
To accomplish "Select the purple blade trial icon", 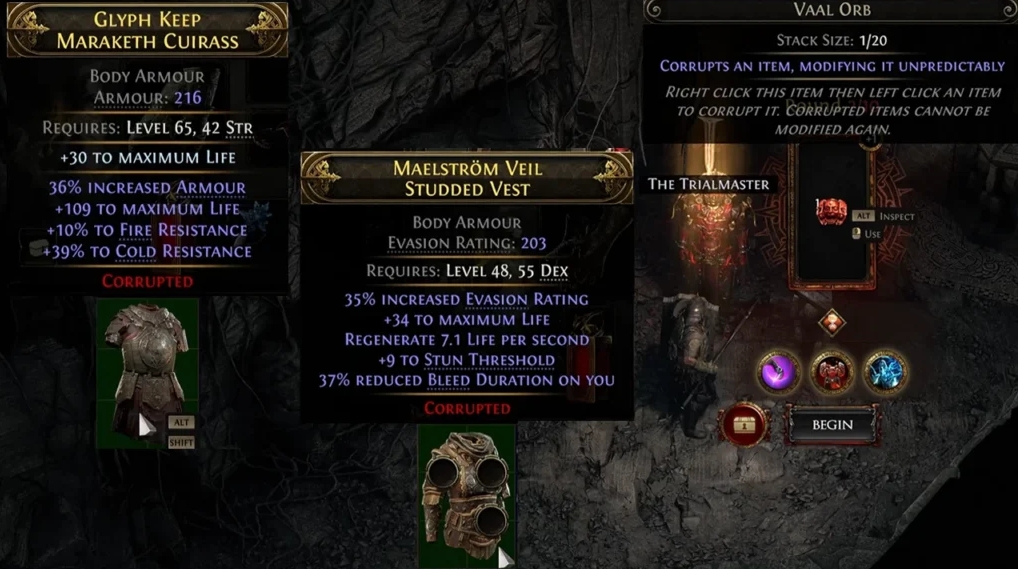I will tap(778, 372).
